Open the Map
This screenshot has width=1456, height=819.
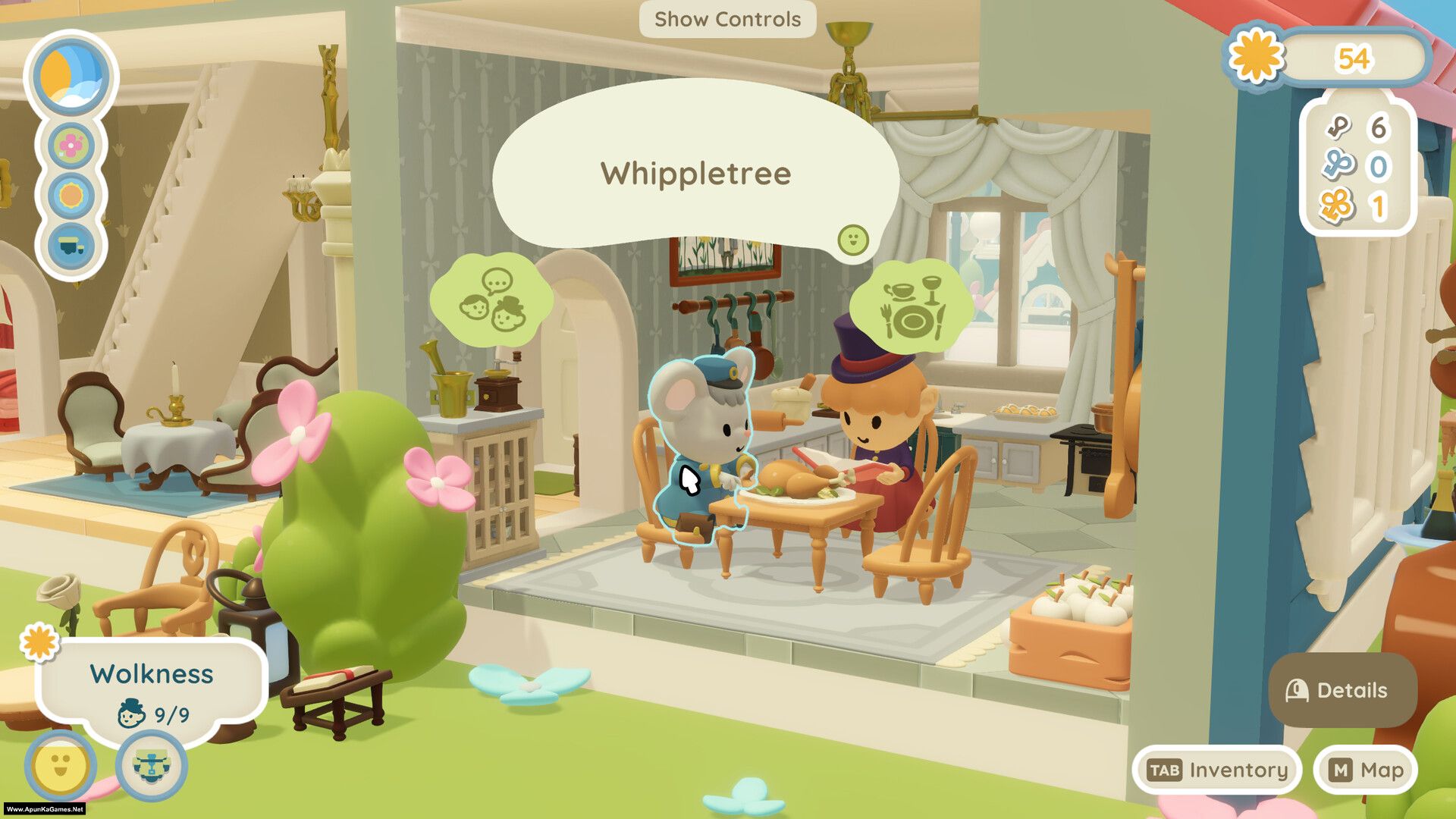pos(1366,770)
